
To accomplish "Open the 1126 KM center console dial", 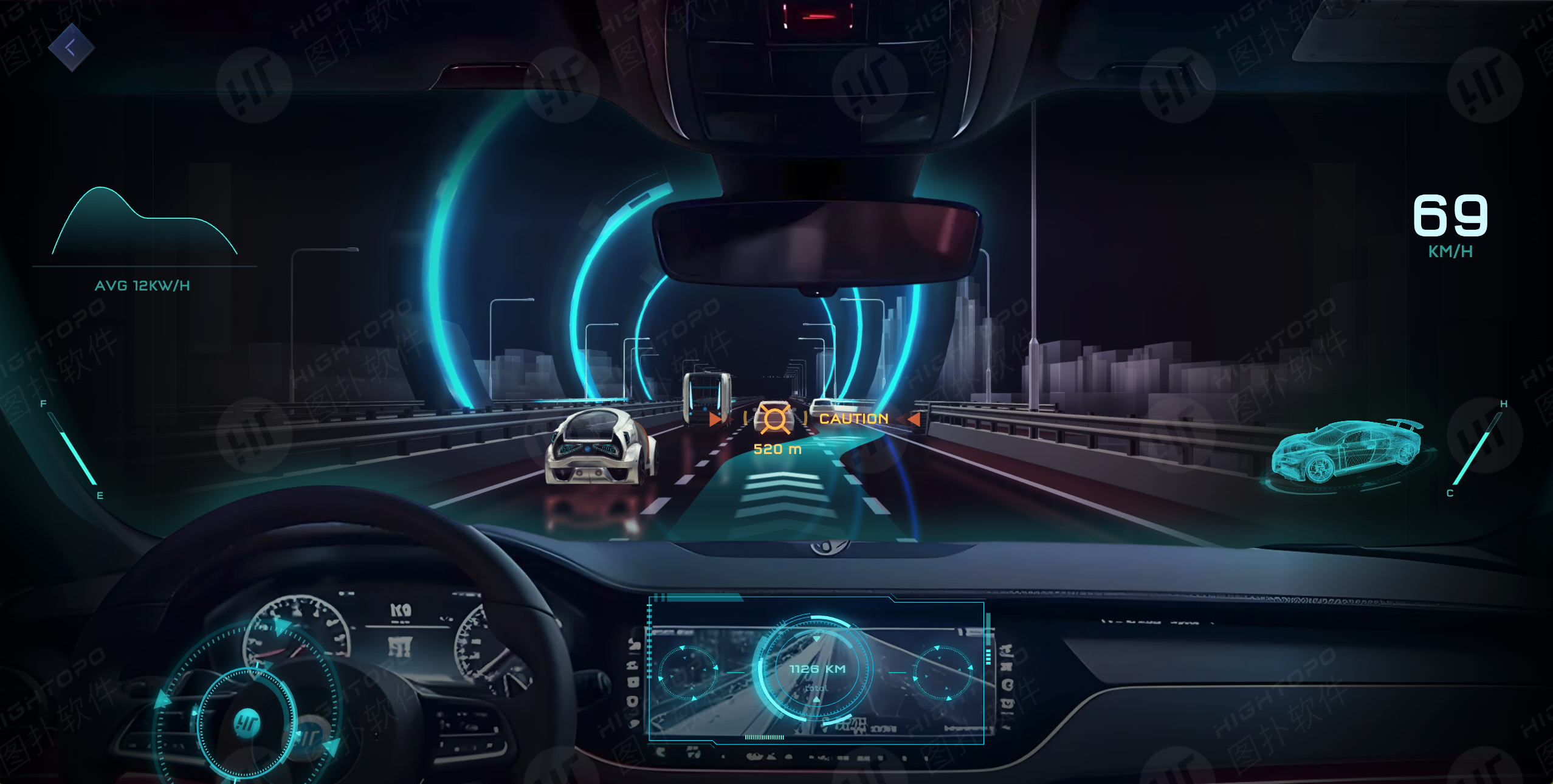I will click(816, 669).
